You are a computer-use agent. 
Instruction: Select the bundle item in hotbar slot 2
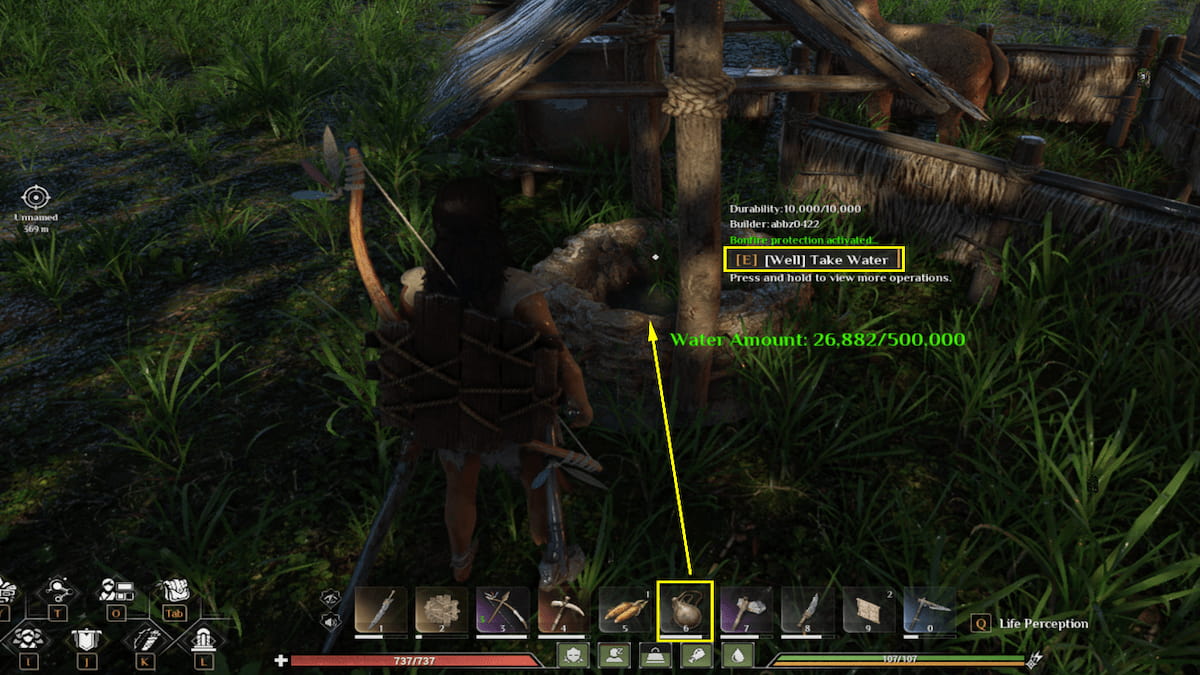coord(441,609)
